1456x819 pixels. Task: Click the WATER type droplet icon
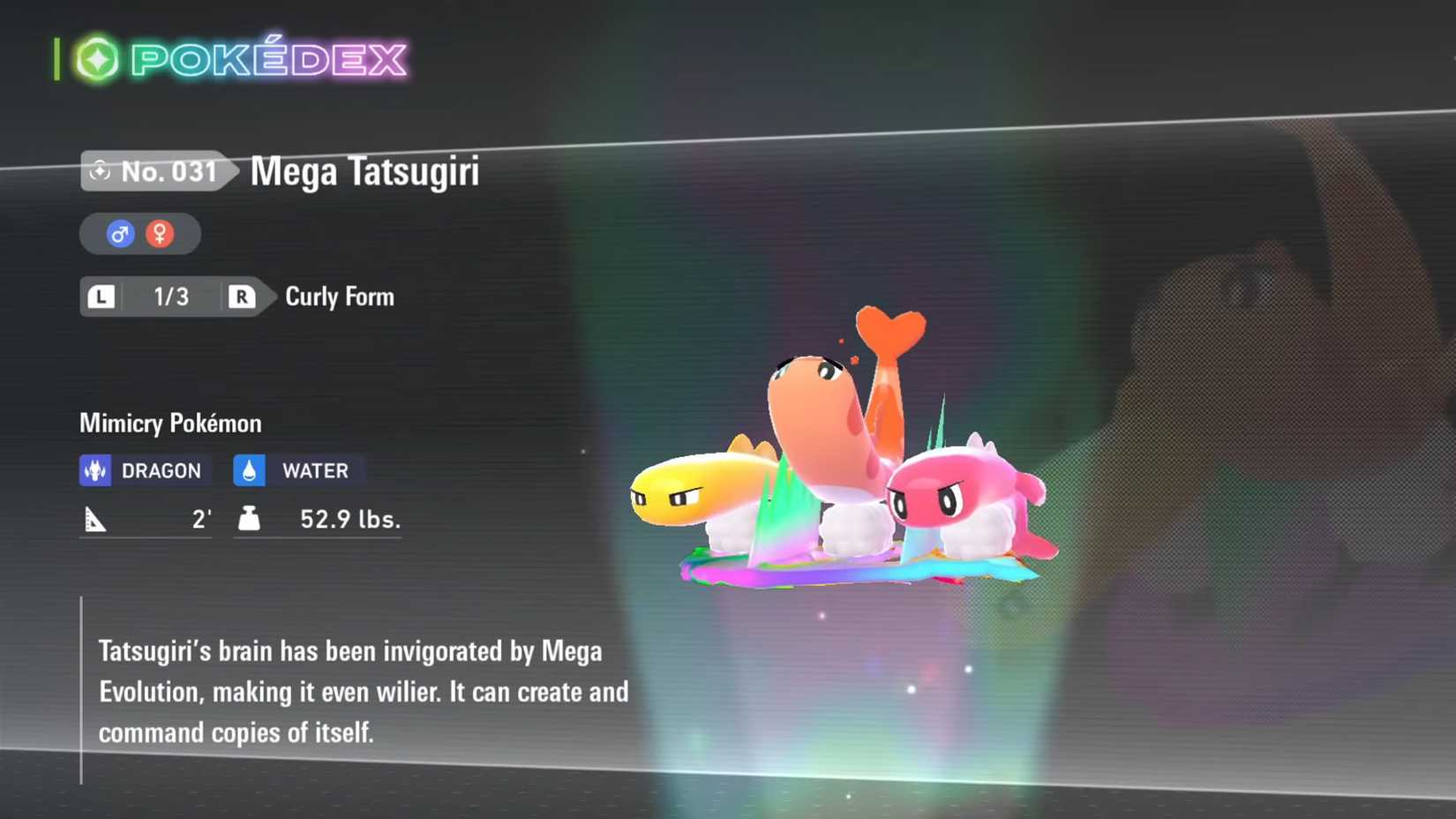tap(250, 470)
